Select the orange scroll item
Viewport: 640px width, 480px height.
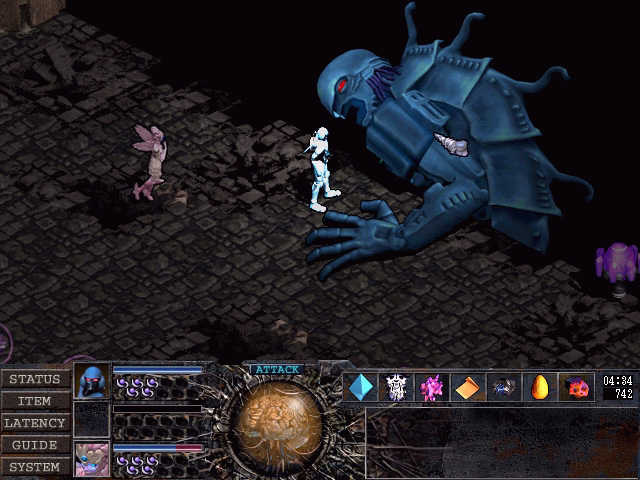468,387
